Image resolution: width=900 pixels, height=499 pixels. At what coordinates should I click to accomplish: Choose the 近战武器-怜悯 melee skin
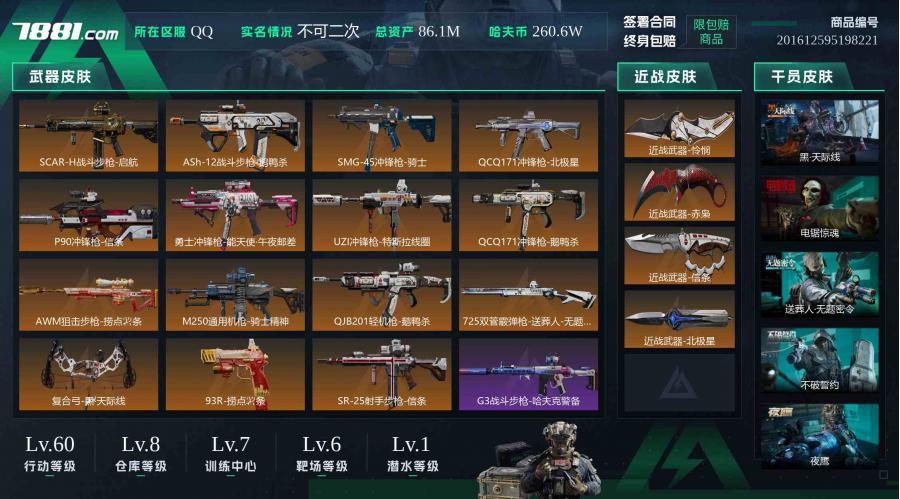coord(680,129)
